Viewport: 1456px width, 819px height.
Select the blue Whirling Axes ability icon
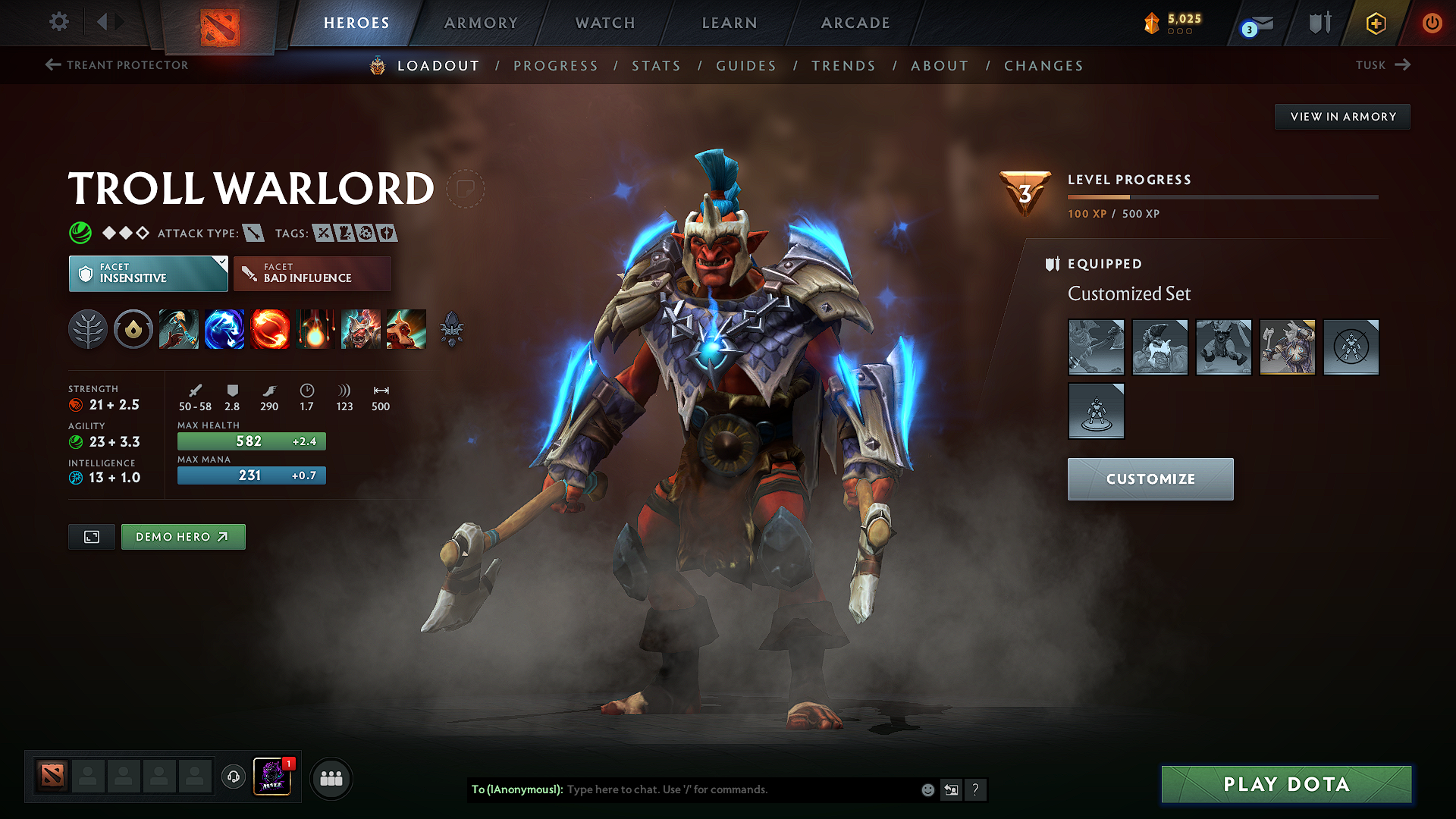click(x=224, y=329)
